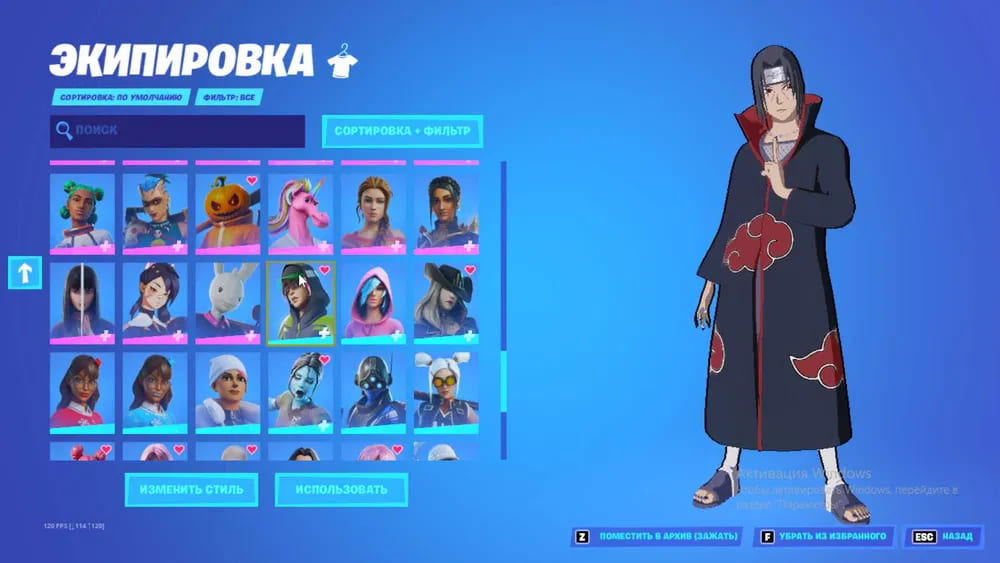
Task: Select the pumpkin-head skin tile
Action: point(228,212)
